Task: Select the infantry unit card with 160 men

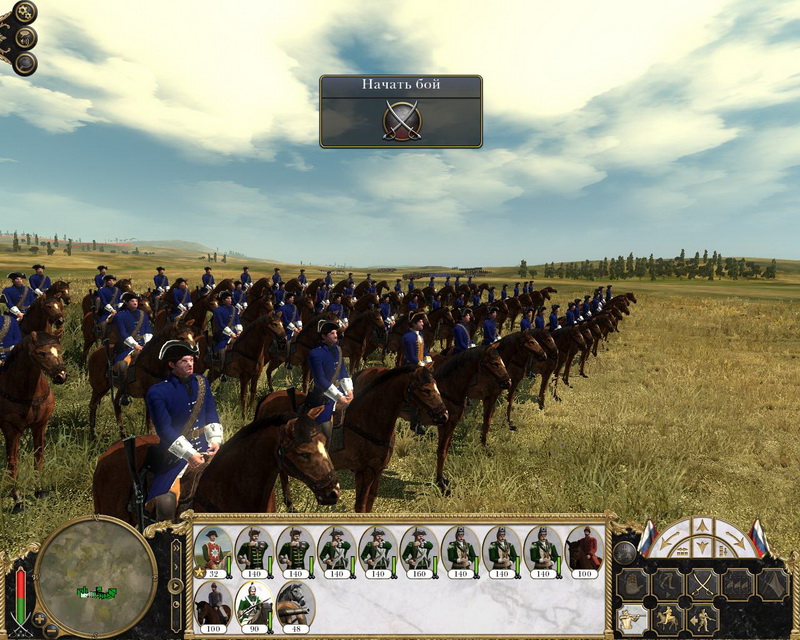Action: (x=419, y=549)
